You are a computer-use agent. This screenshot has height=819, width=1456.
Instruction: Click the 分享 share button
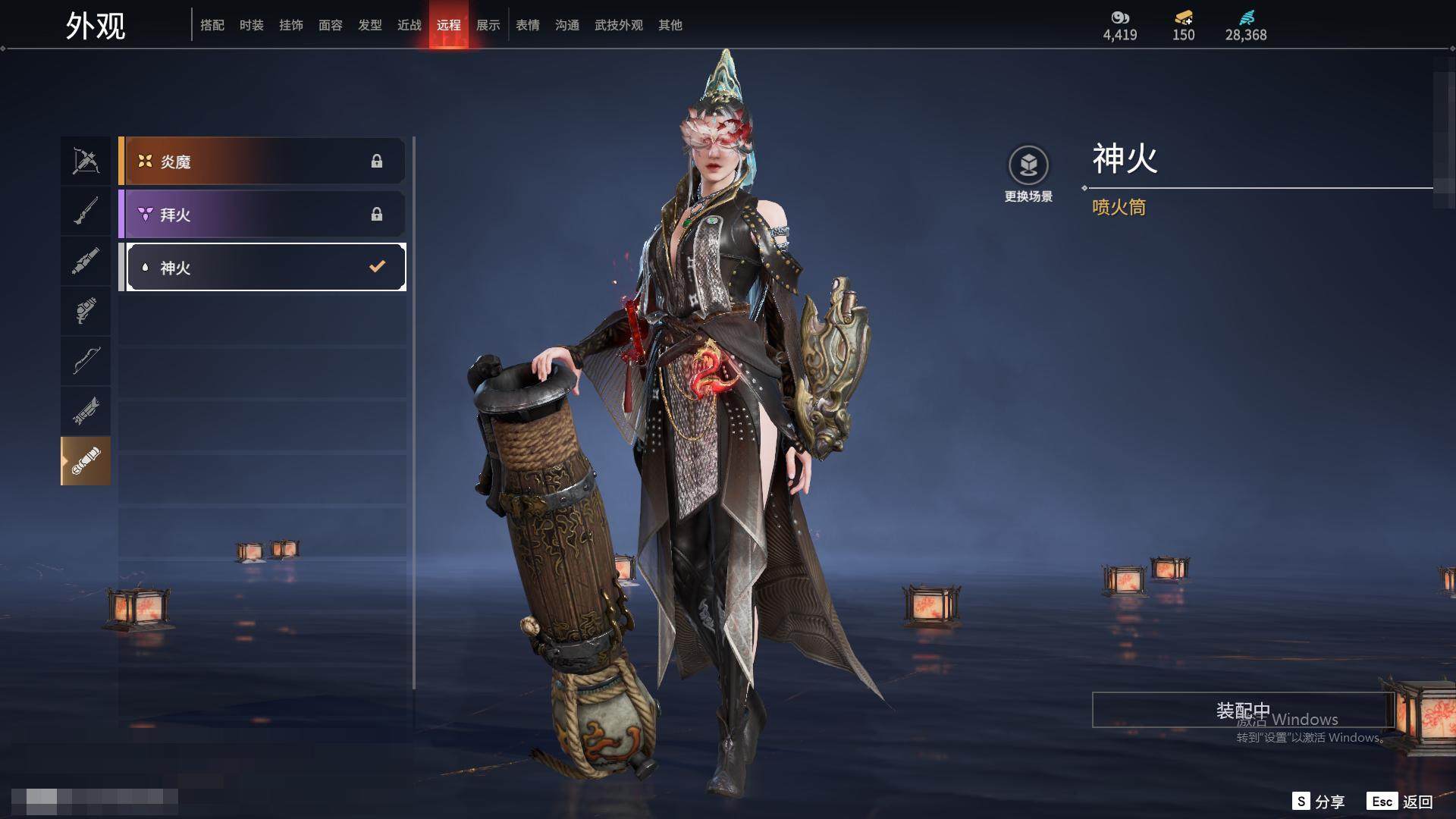click(1319, 802)
